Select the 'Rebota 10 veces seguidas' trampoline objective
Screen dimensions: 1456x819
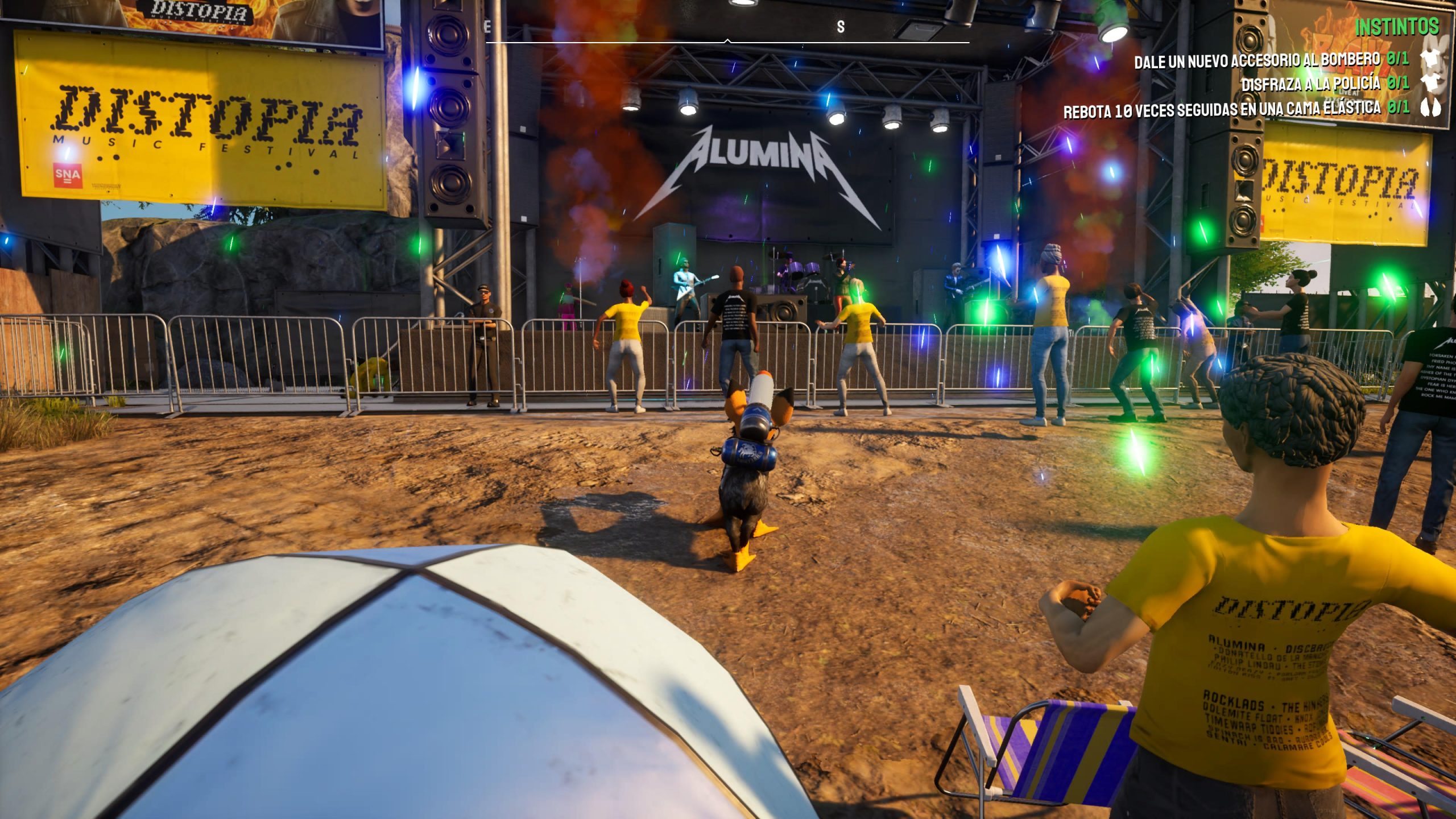click(x=1222, y=109)
